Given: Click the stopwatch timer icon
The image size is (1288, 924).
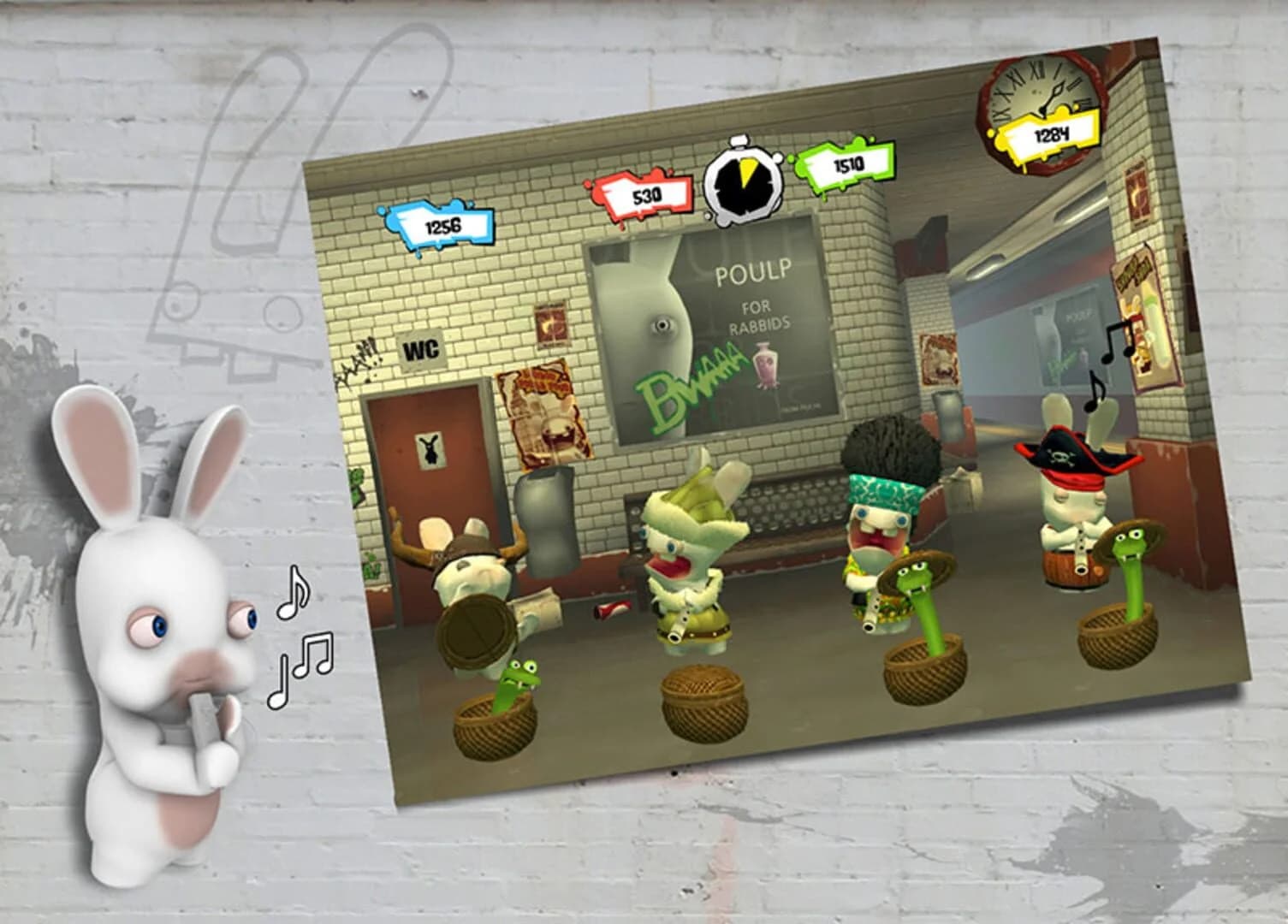Looking at the screenshot, I should pos(744,181).
